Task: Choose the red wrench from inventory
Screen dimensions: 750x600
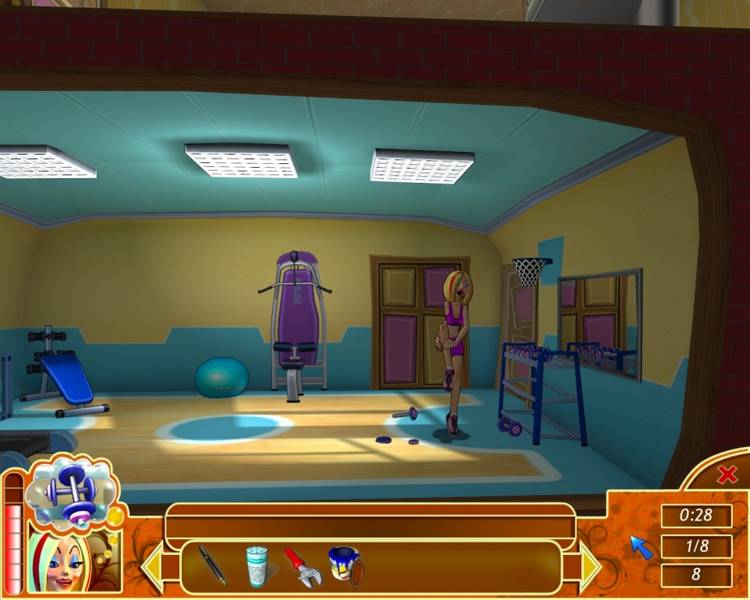Action: [302, 566]
